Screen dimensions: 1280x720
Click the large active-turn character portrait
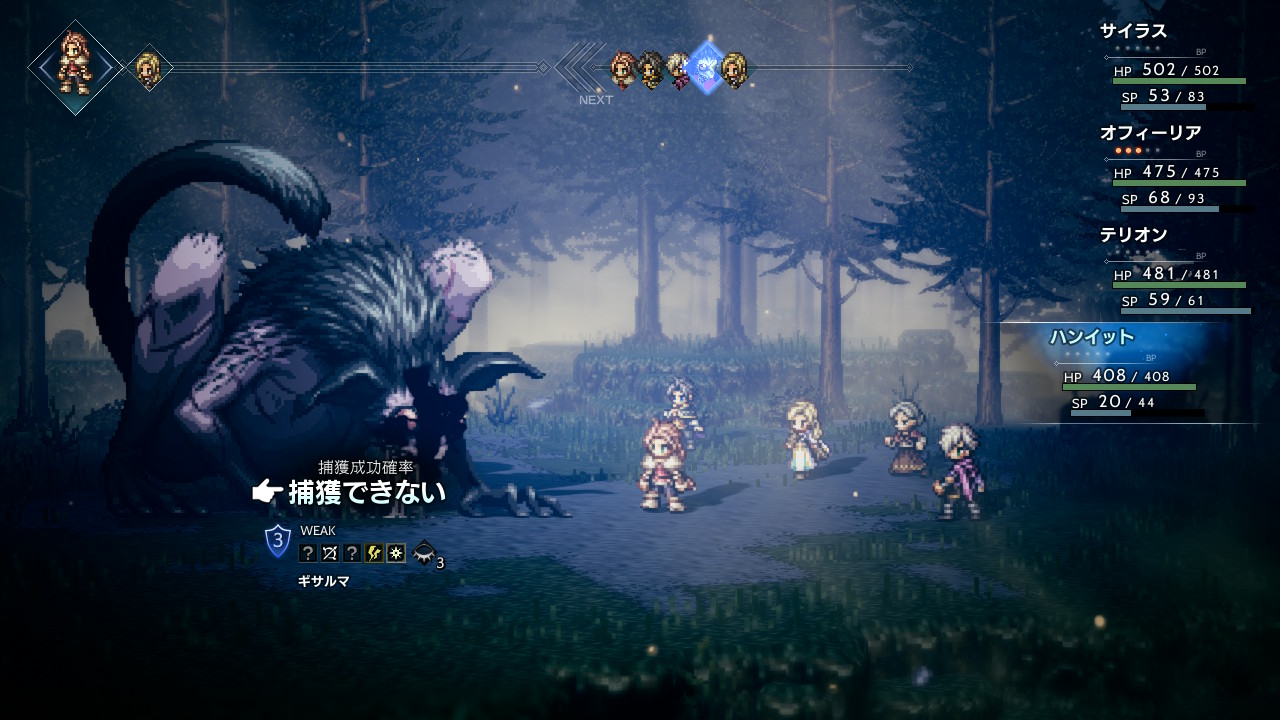click(x=75, y=67)
